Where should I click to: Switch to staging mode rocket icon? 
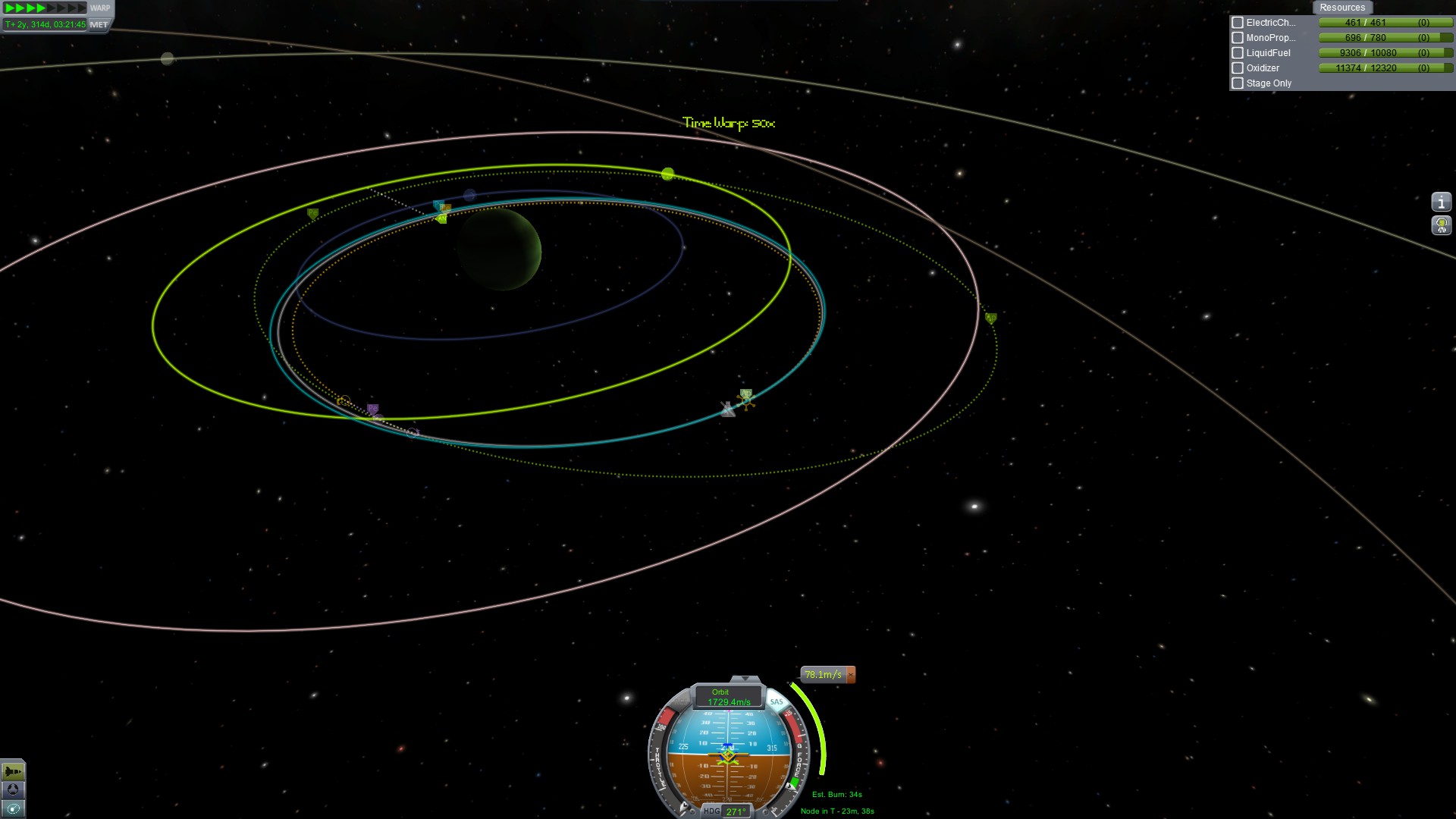[x=13, y=771]
